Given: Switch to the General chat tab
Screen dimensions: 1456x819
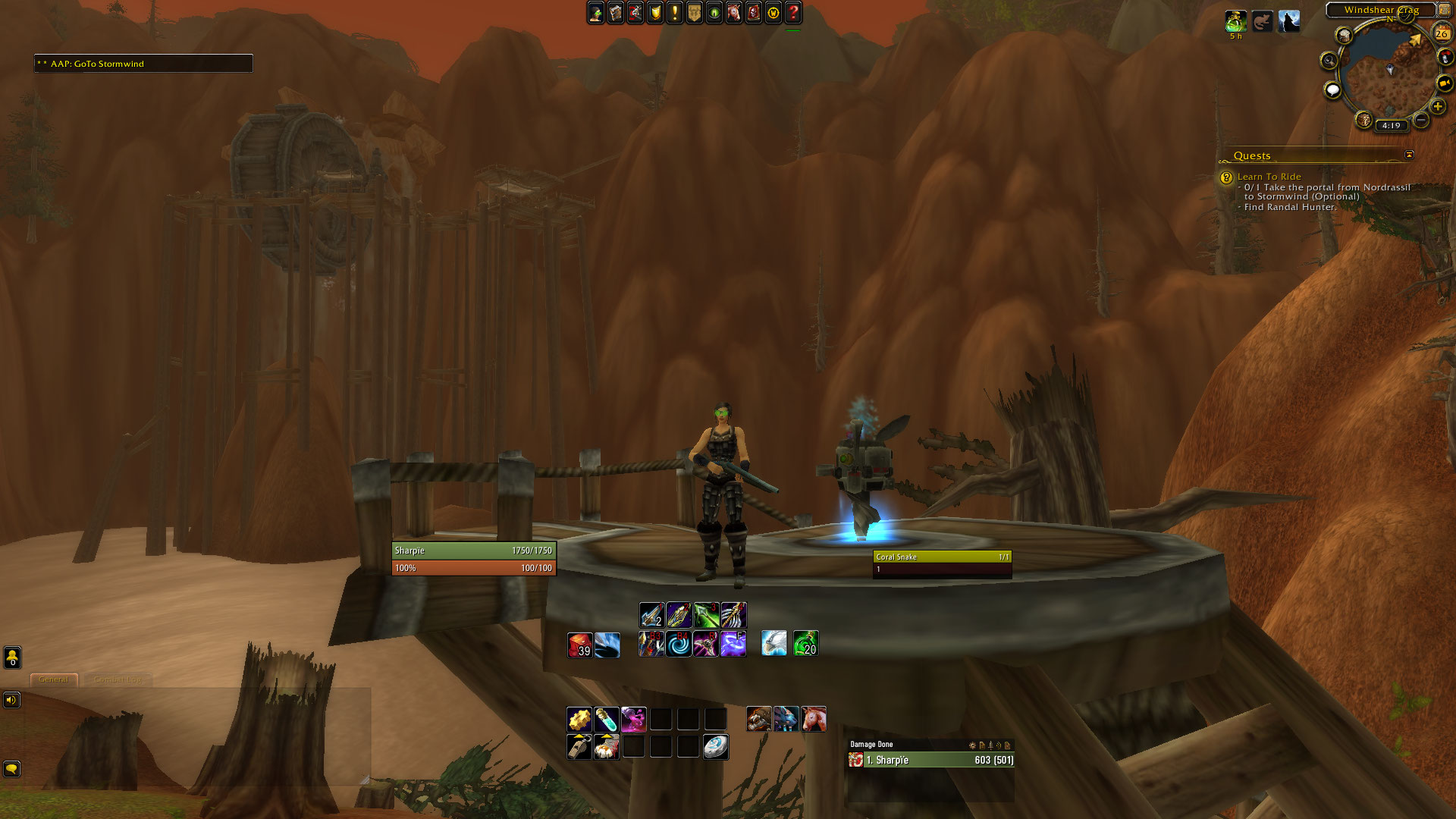Looking at the screenshot, I should point(54,679).
